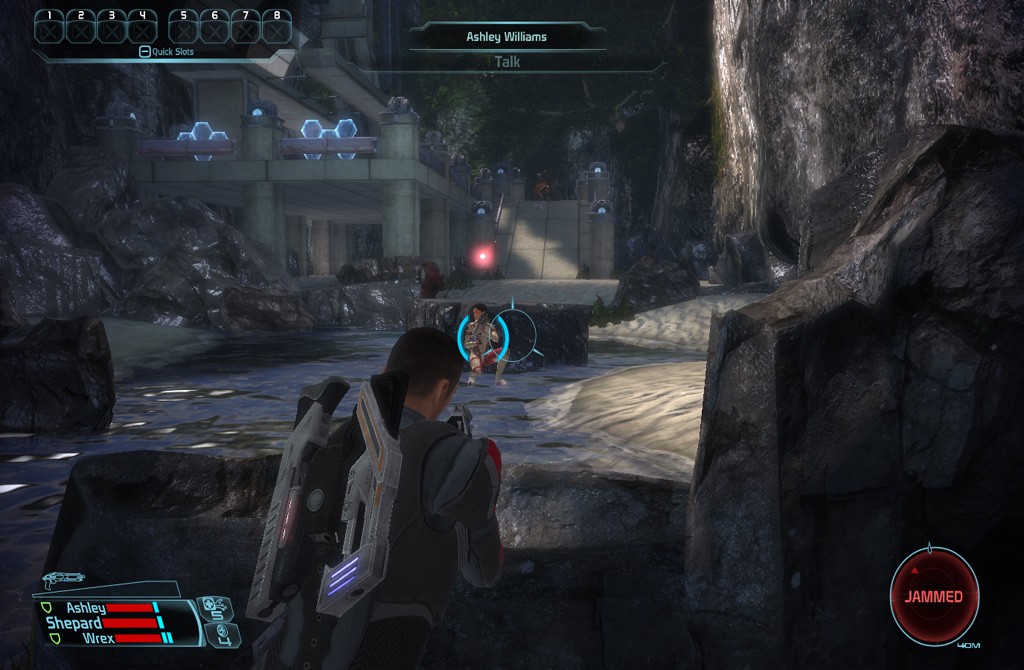The height and width of the screenshot is (670, 1024).
Task: Choose the Talk prompt for Ashley Williams
Action: point(507,62)
